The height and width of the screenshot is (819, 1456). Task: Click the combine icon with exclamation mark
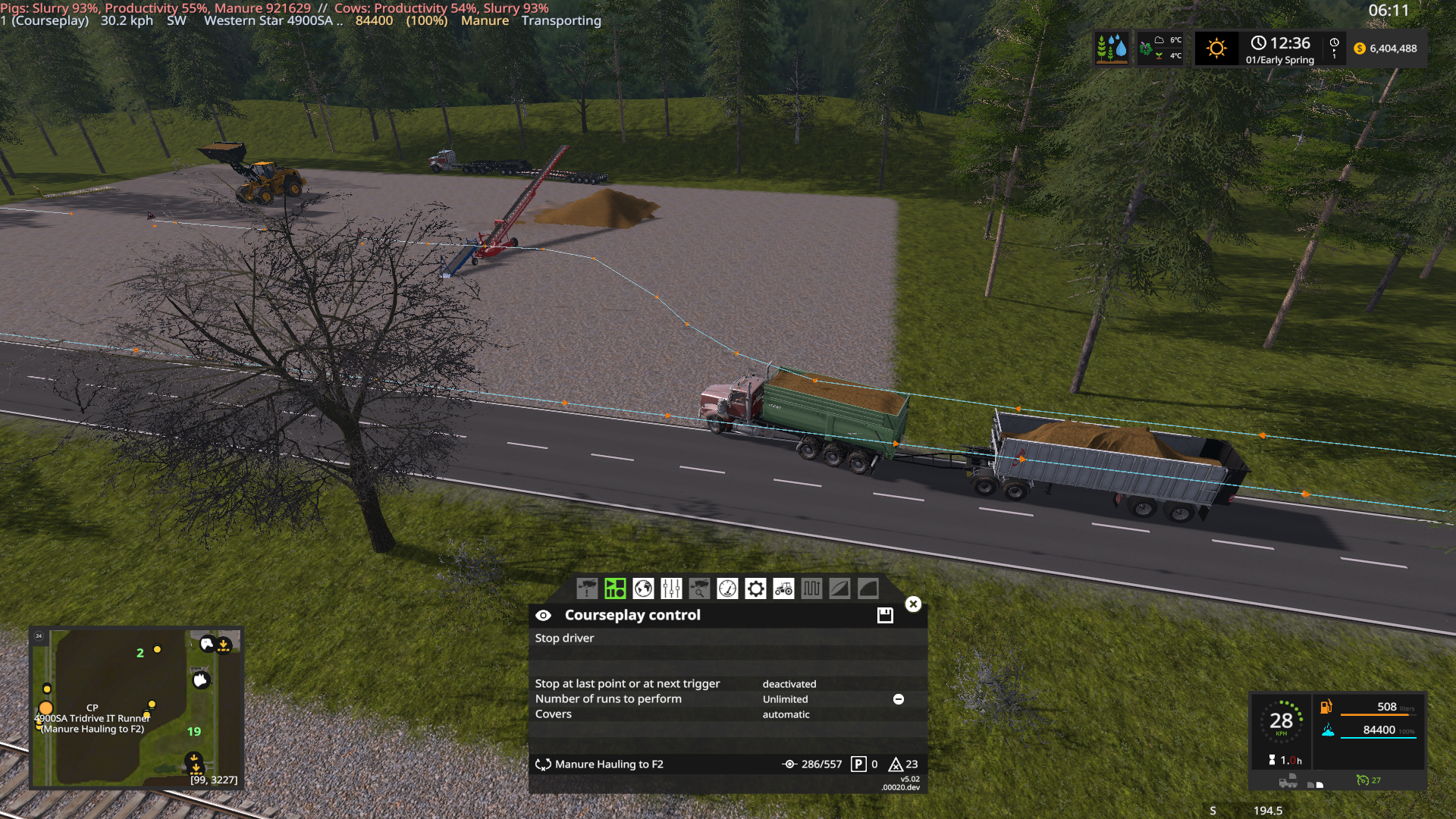tap(588, 588)
